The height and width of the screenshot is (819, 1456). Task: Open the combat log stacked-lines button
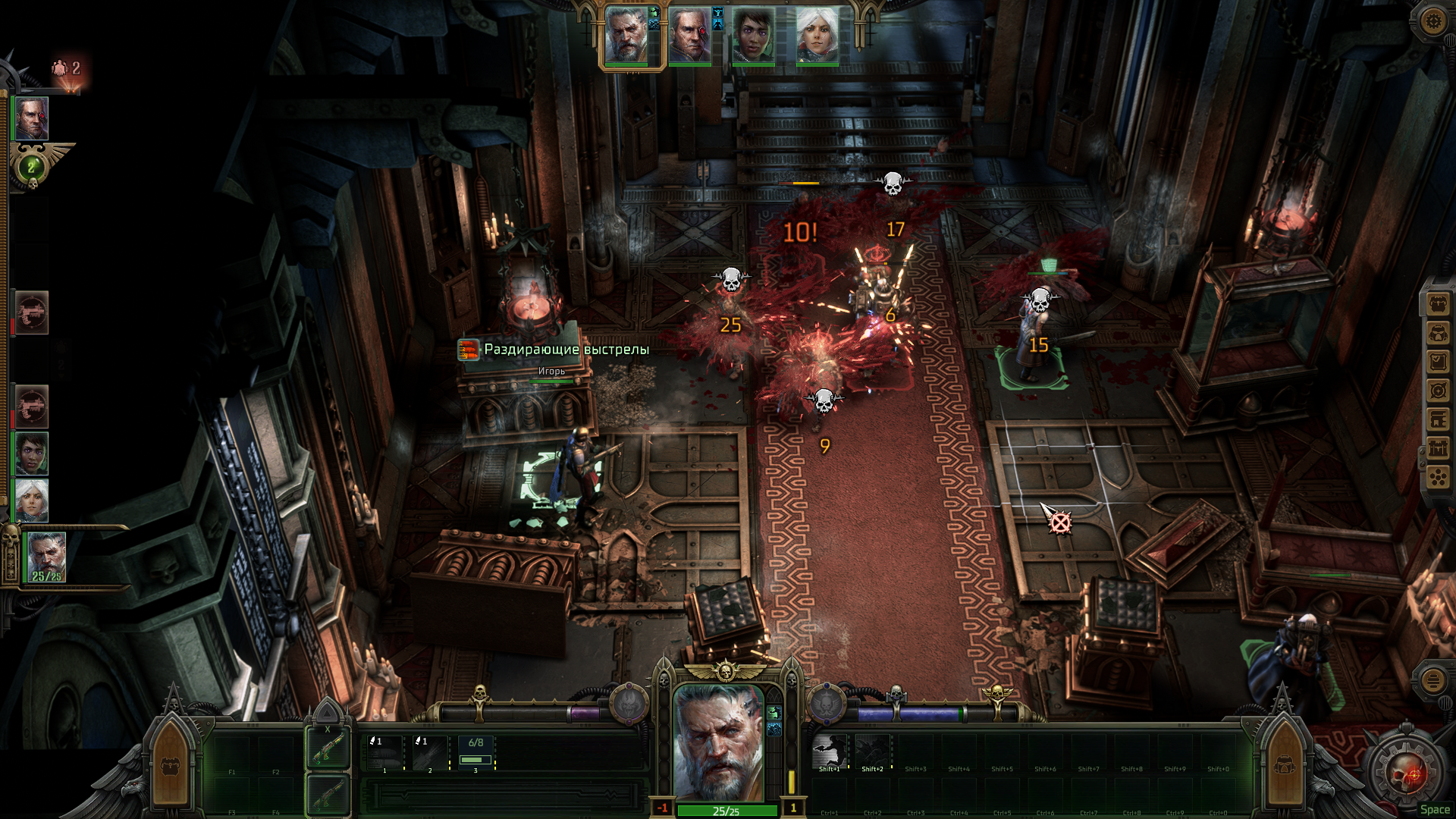coord(1432,680)
